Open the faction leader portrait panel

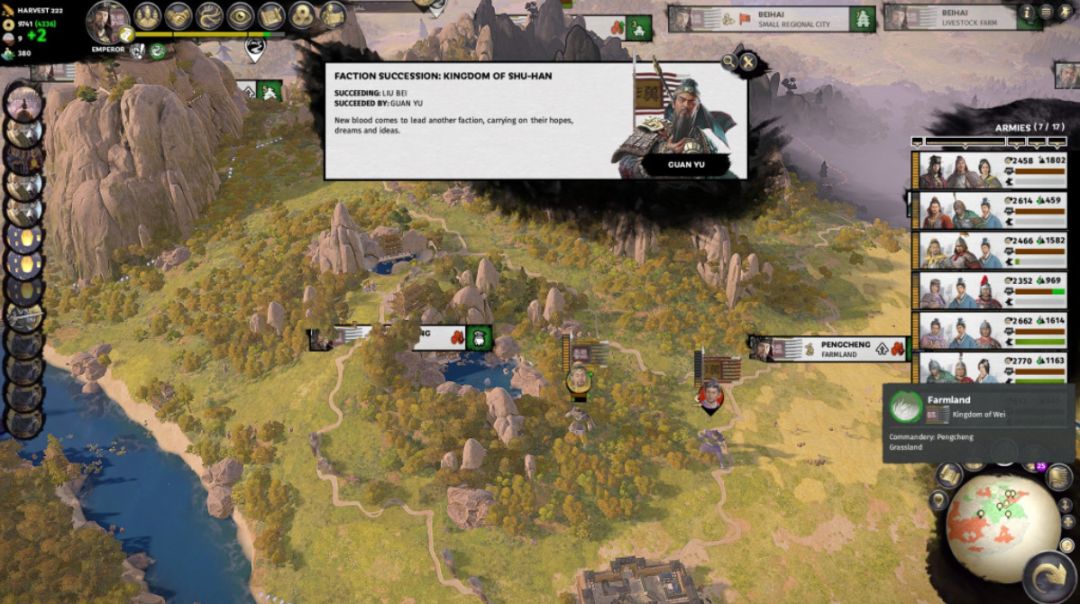tap(107, 20)
